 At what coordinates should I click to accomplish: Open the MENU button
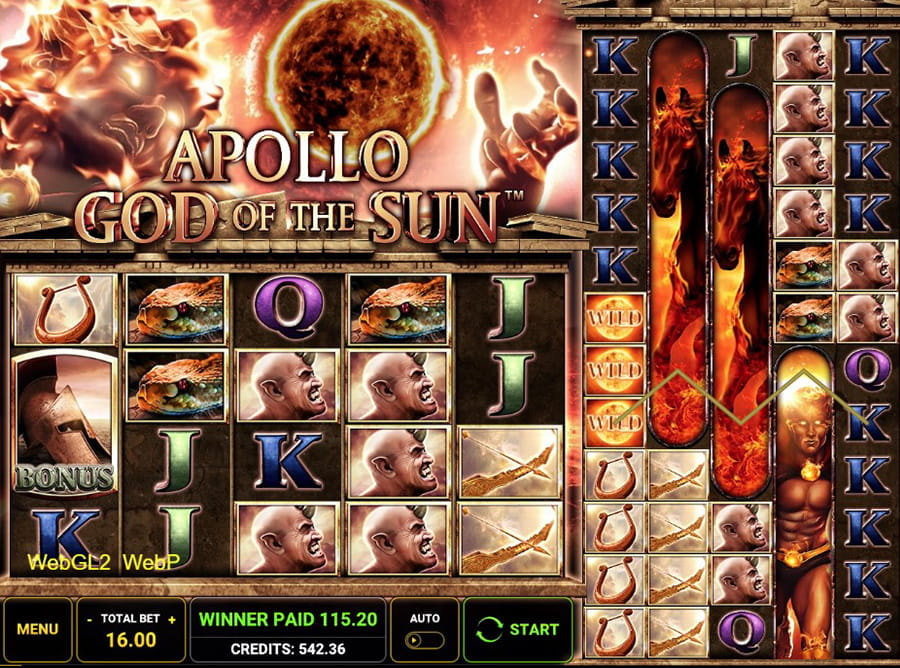[x=38, y=630]
